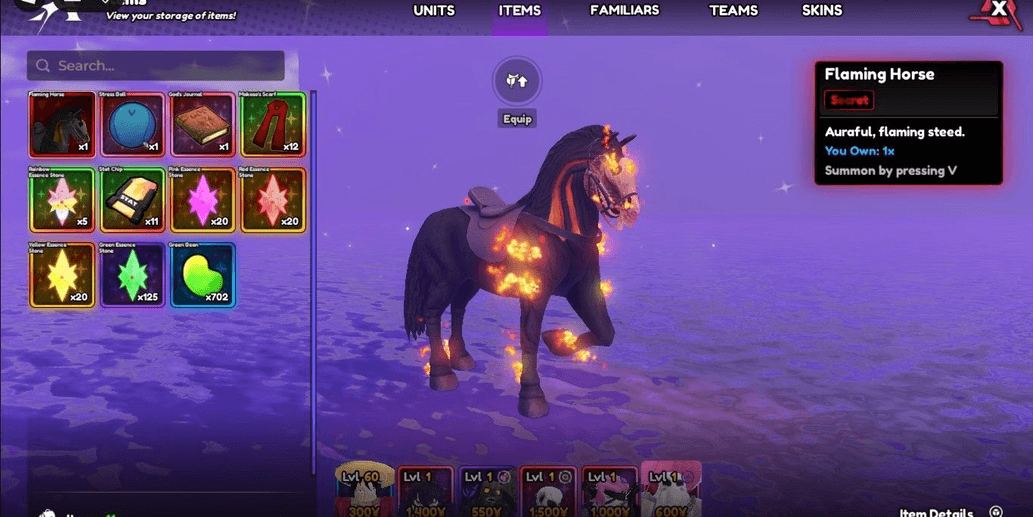Click the Red Essence Stone
The image size is (1033, 517).
(272, 200)
